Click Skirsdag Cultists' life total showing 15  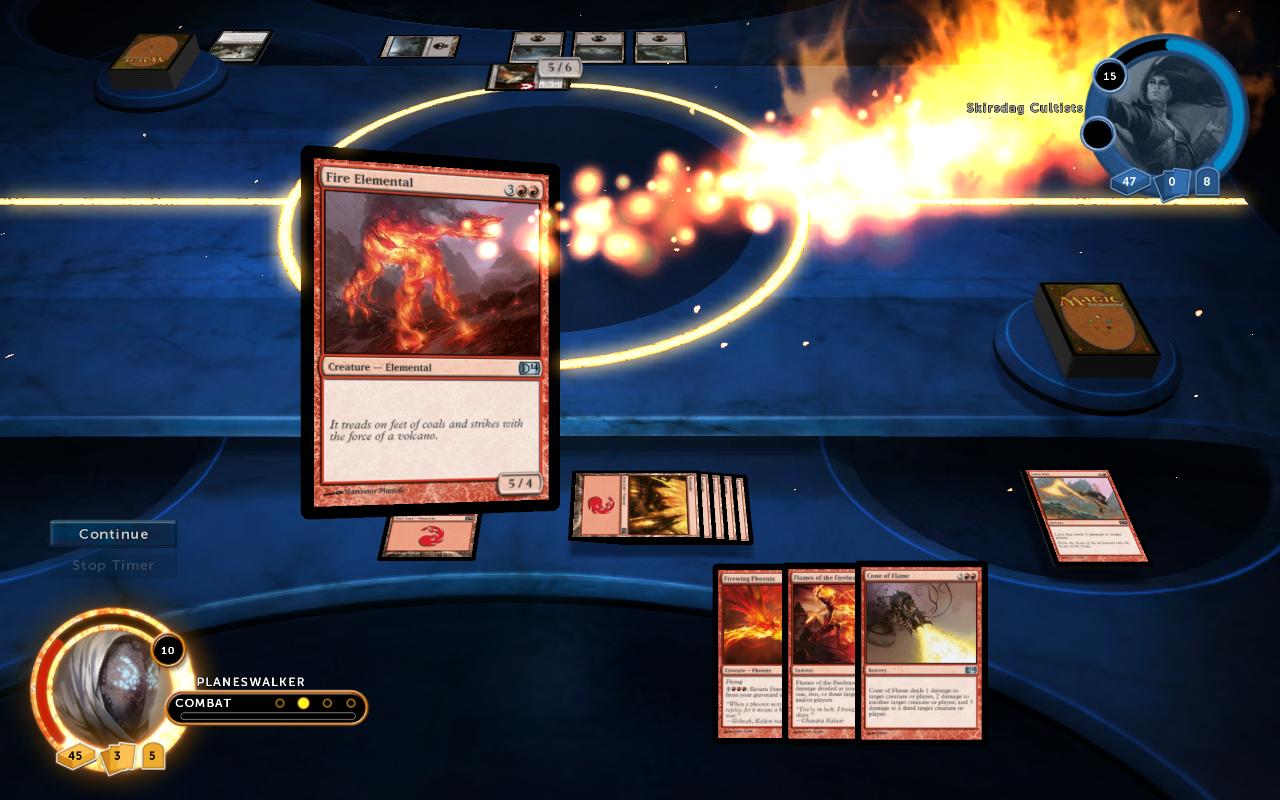click(1109, 76)
